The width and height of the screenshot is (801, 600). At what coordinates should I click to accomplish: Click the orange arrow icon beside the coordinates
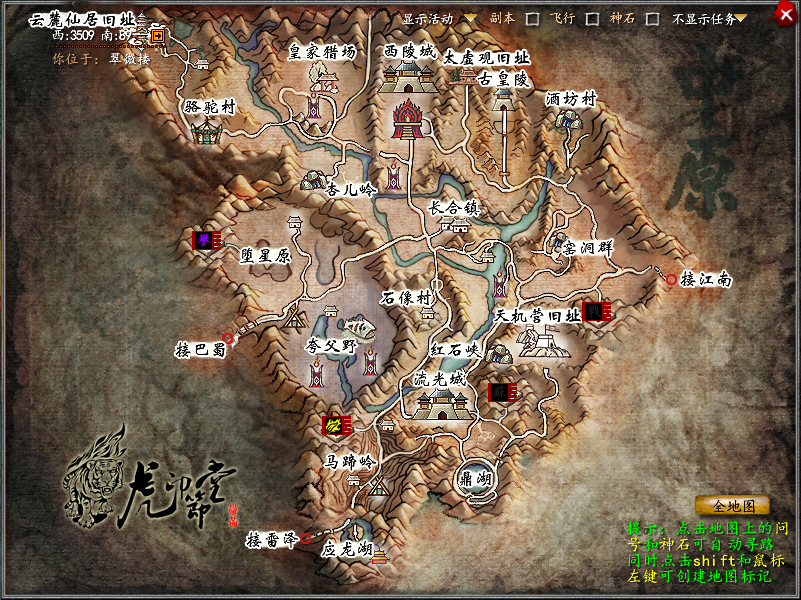click(159, 35)
